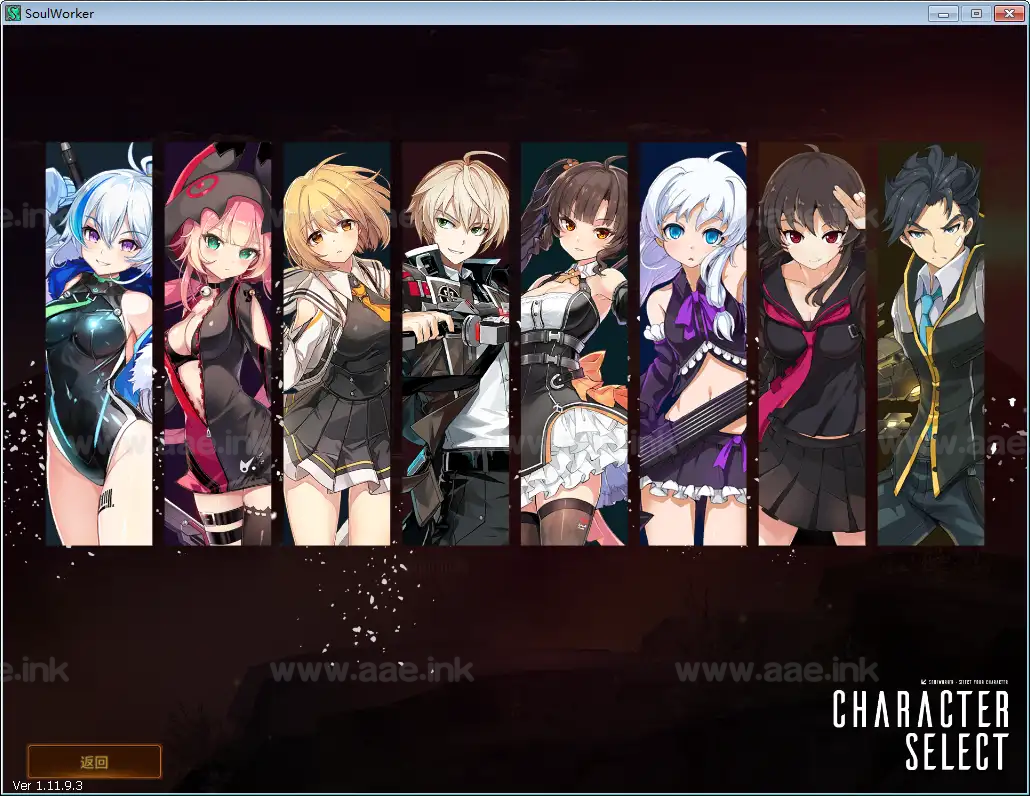
Task: Select the white-haired girl with the guitar
Action: click(693, 343)
